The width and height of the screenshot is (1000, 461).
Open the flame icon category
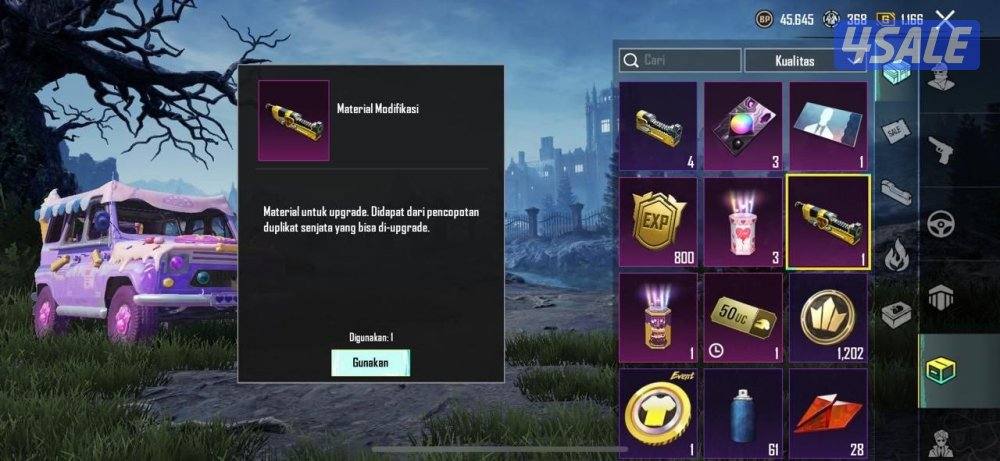896,254
